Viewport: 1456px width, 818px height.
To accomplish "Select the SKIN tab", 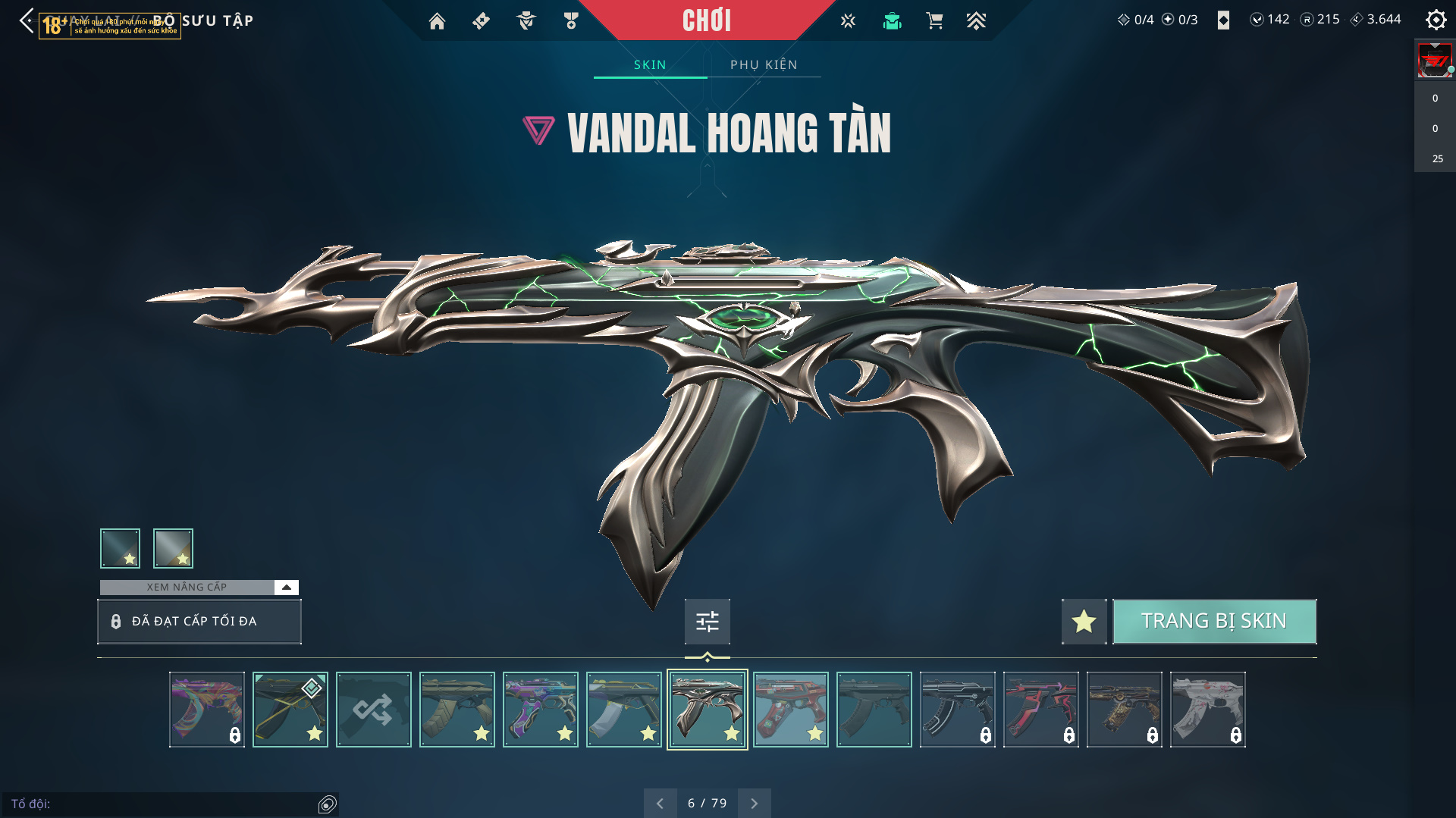I will (x=650, y=65).
